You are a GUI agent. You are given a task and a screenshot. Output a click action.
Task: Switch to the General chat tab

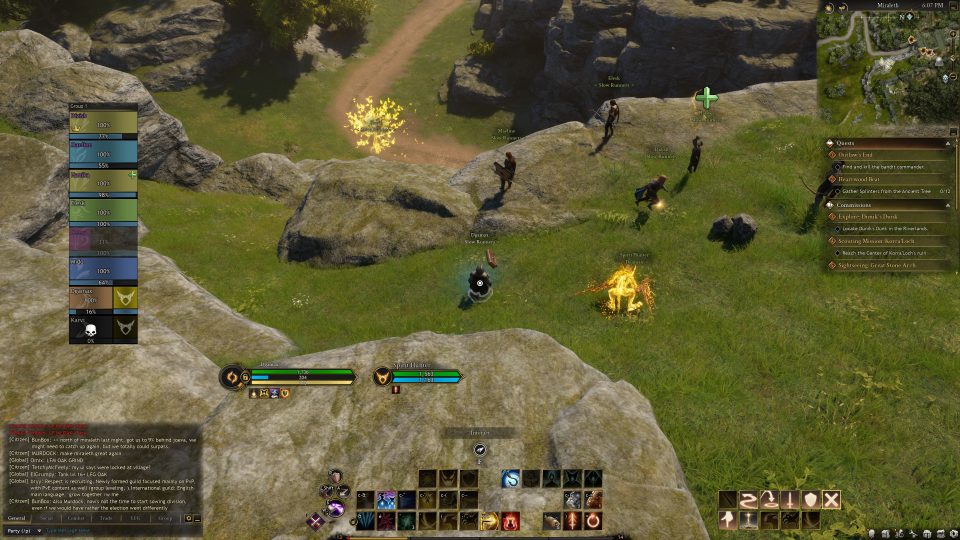17,518
